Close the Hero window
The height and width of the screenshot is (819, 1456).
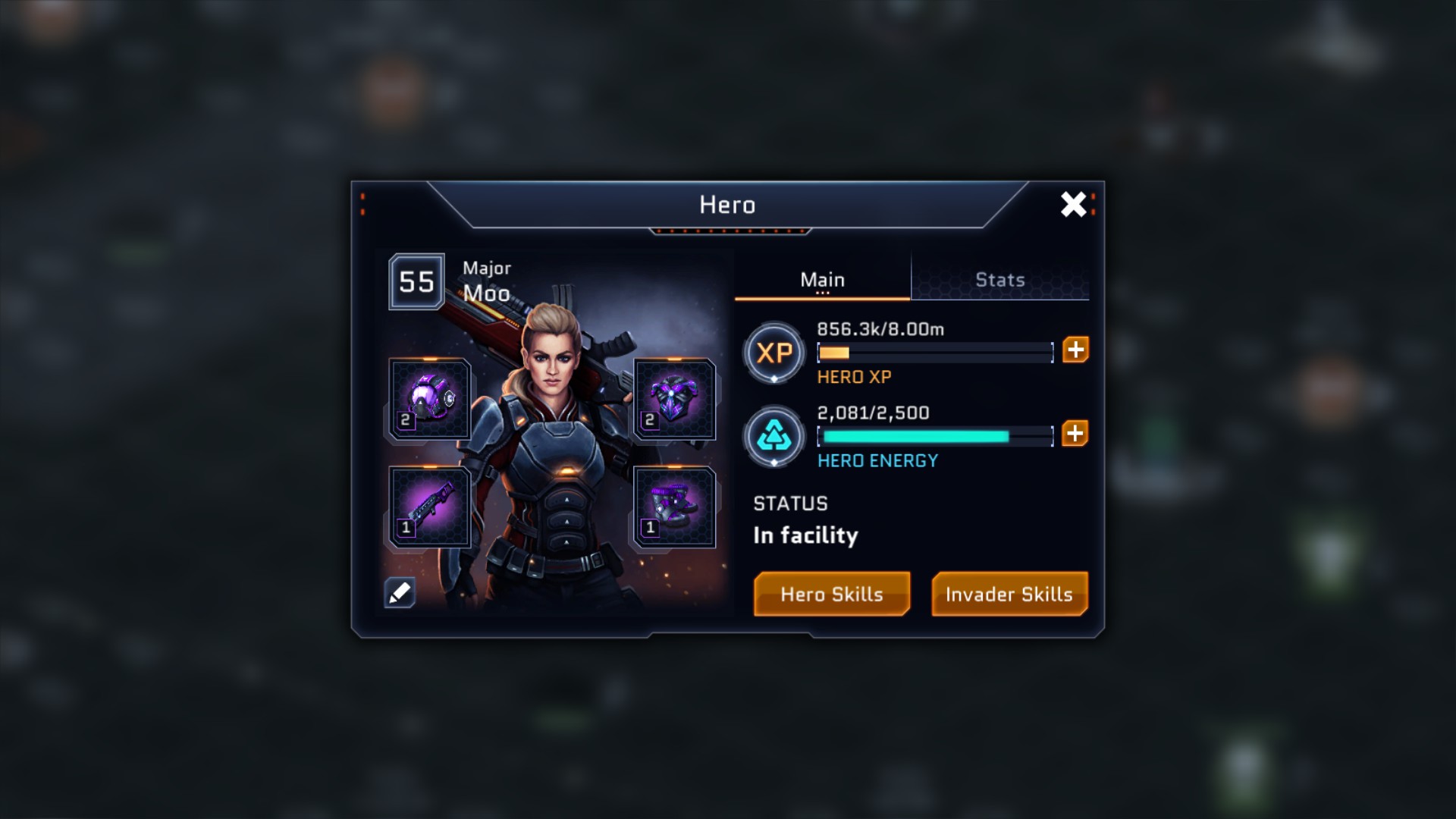click(x=1073, y=204)
